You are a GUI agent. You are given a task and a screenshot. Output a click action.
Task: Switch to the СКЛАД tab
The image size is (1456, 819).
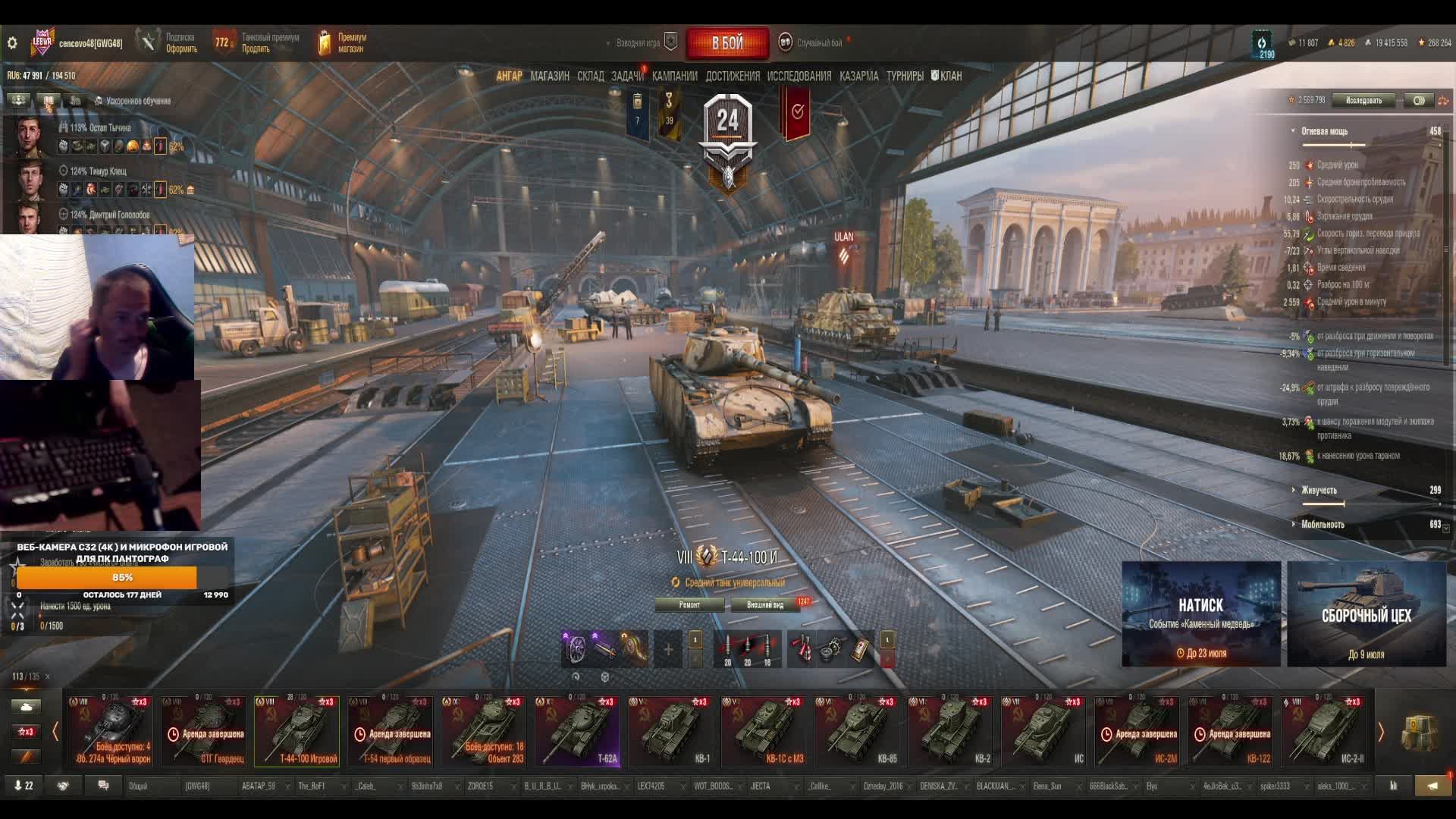(x=590, y=76)
